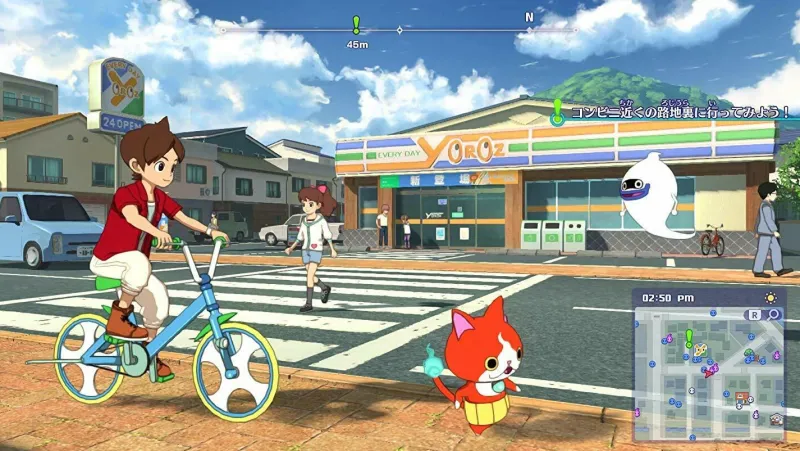Click the red player arrow on the minimap

point(709,373)
